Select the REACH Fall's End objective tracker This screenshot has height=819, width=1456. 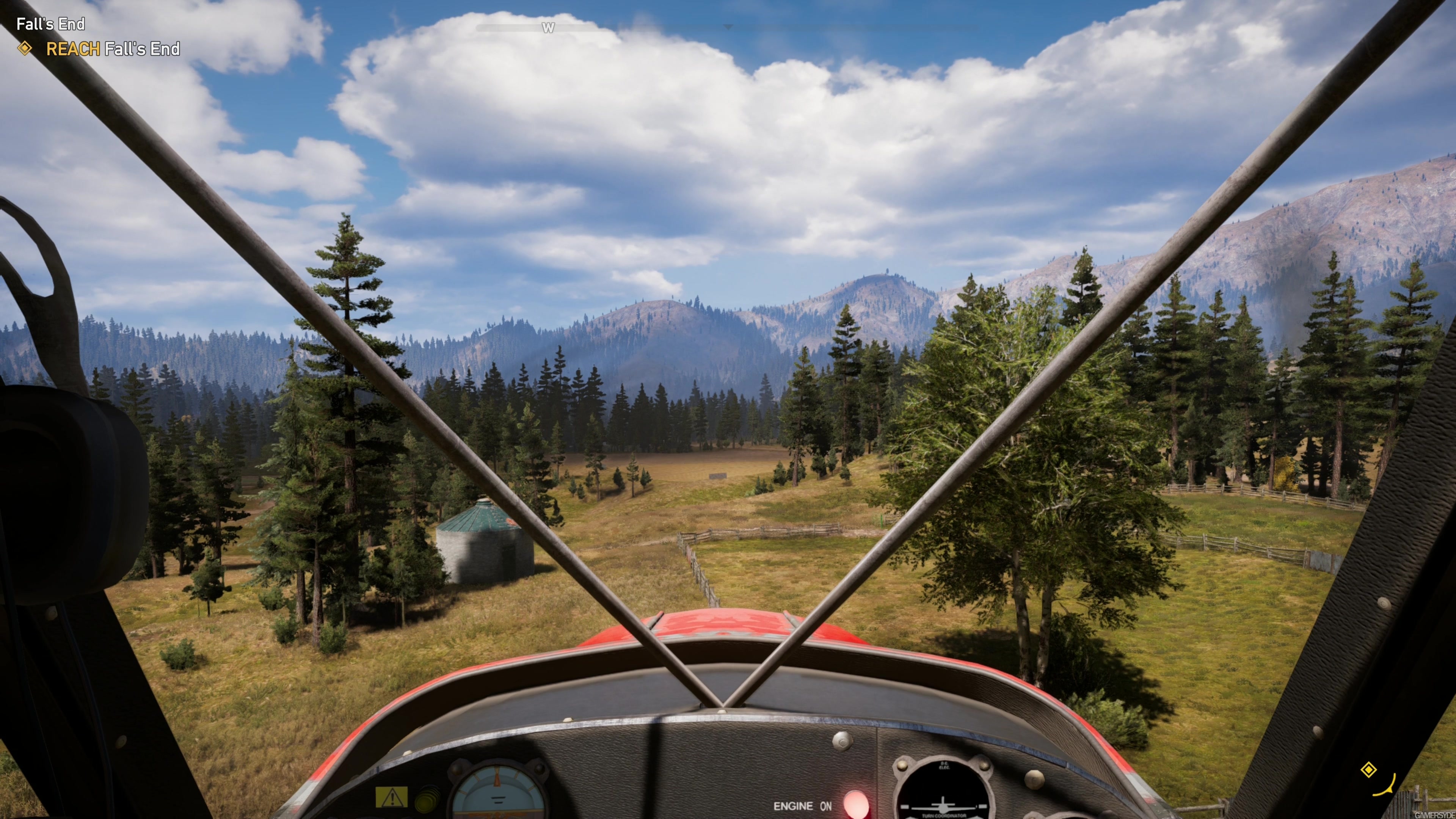pyautogui.click(x=112, y=49)
